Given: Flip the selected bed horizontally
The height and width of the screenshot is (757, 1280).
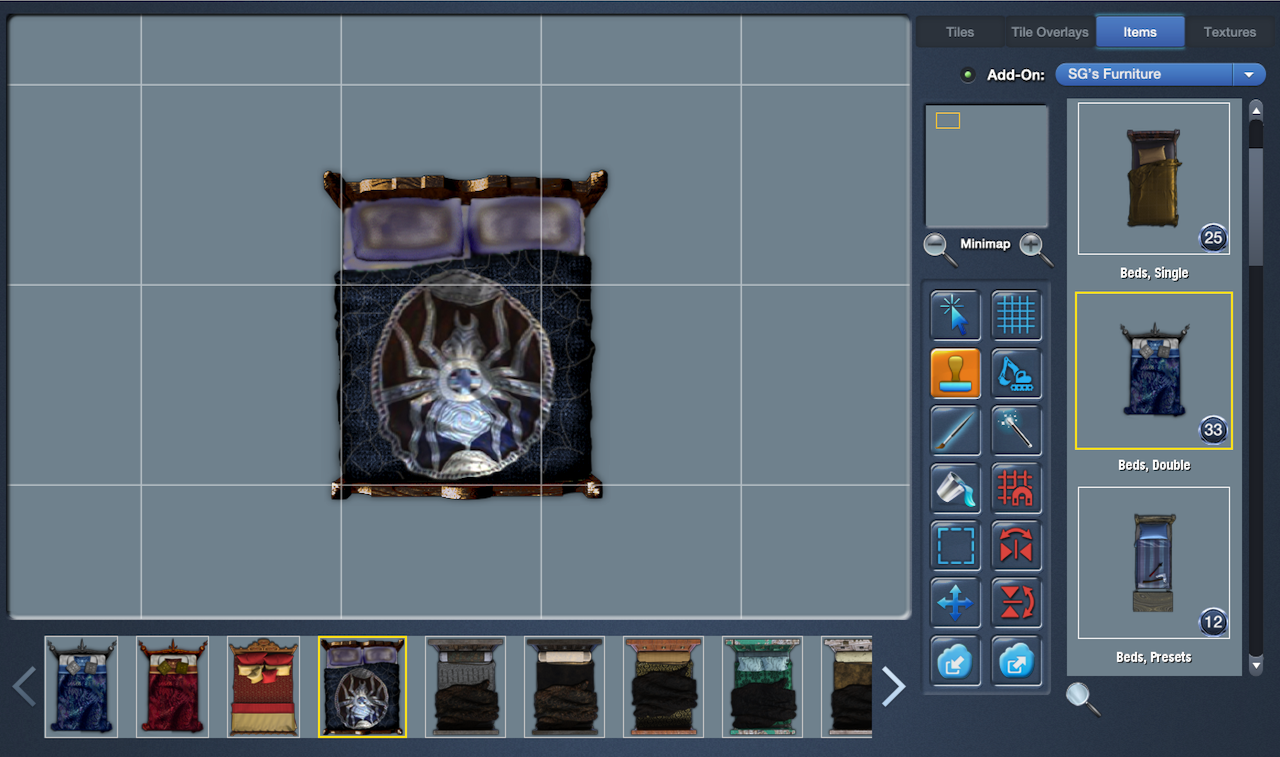Looking at the screenshot, I should [1017, 546].
